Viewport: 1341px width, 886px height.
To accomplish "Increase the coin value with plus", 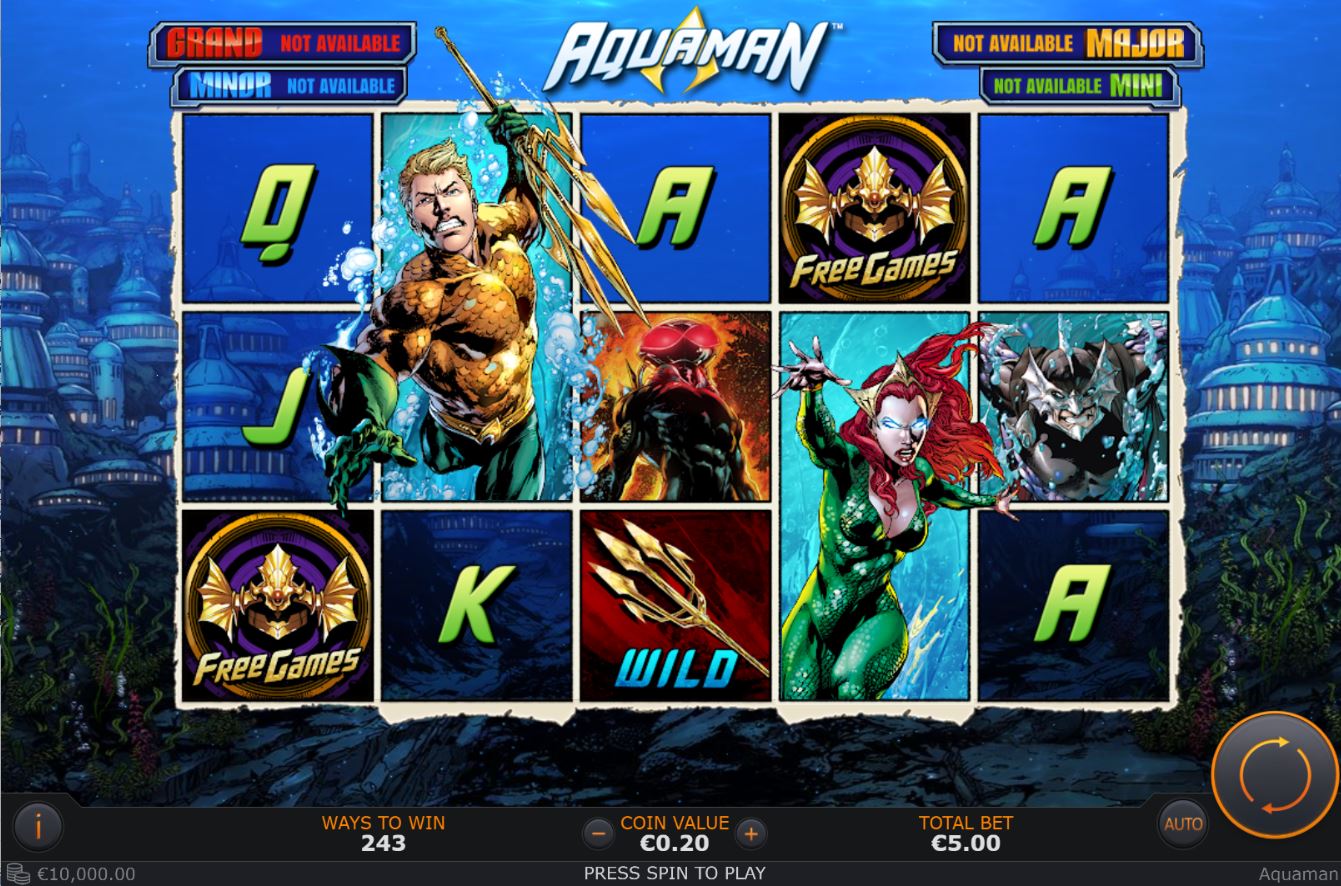I will [751, 832].
